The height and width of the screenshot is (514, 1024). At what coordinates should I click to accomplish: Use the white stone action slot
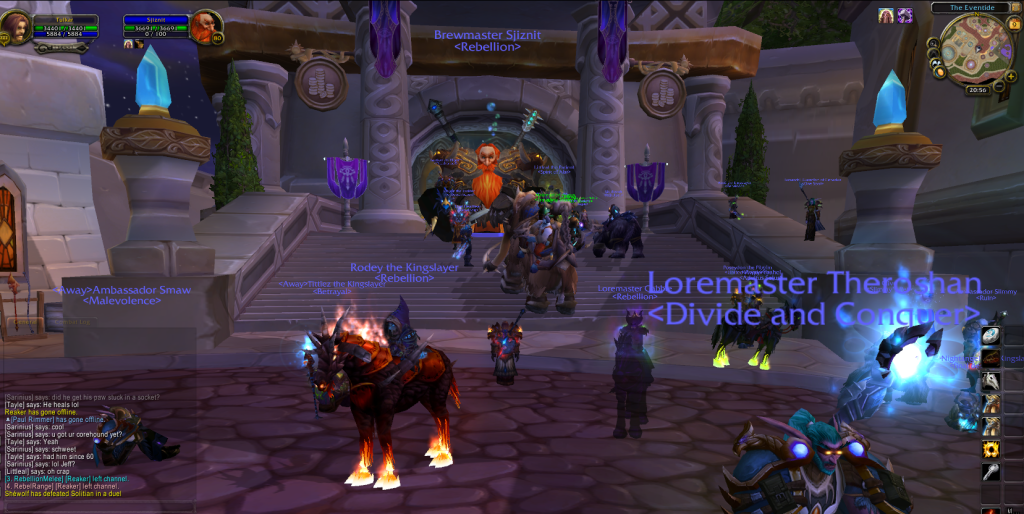pos(991,336)
